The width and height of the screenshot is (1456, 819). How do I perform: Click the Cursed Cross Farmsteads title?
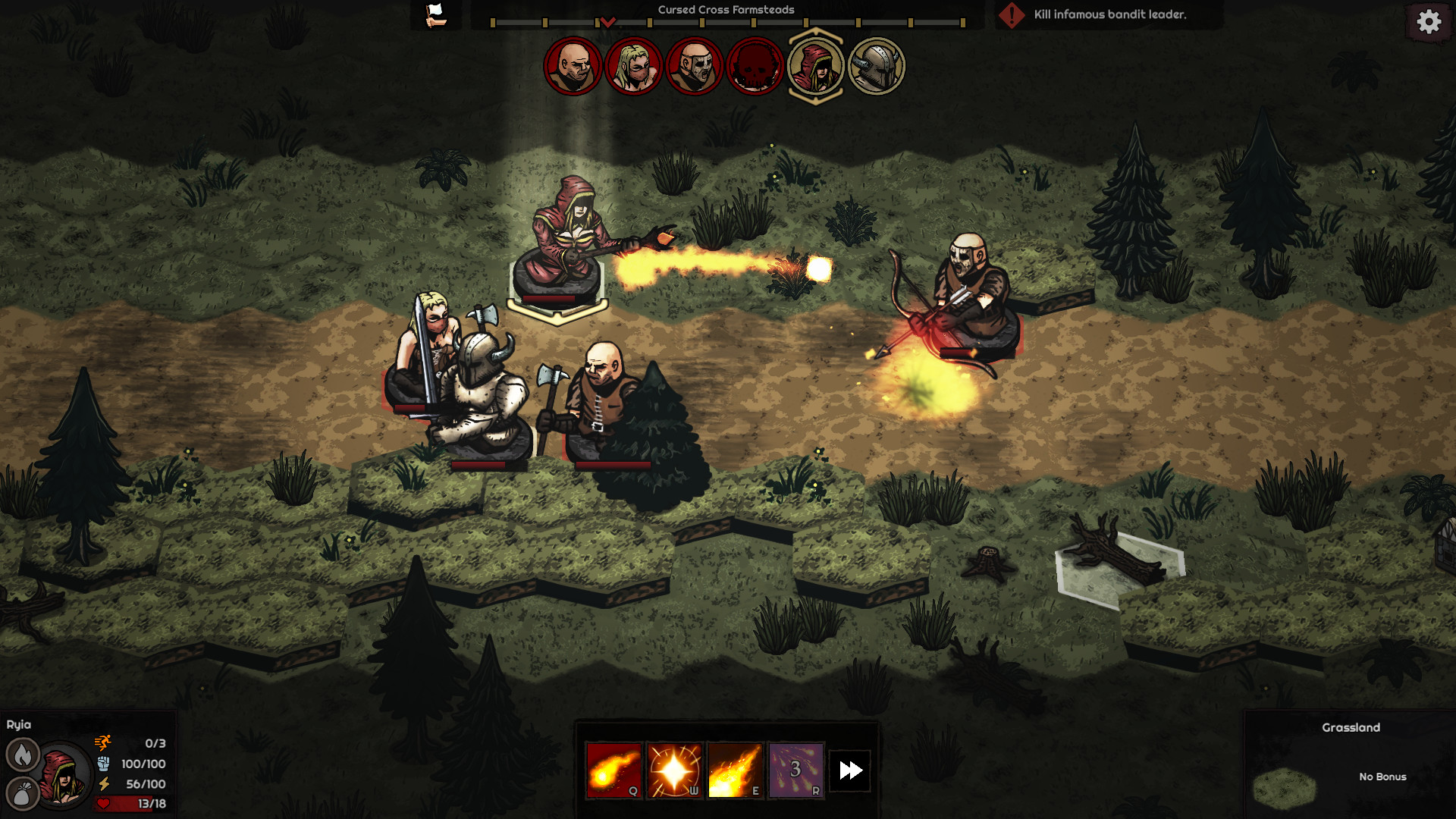[726, 9]
